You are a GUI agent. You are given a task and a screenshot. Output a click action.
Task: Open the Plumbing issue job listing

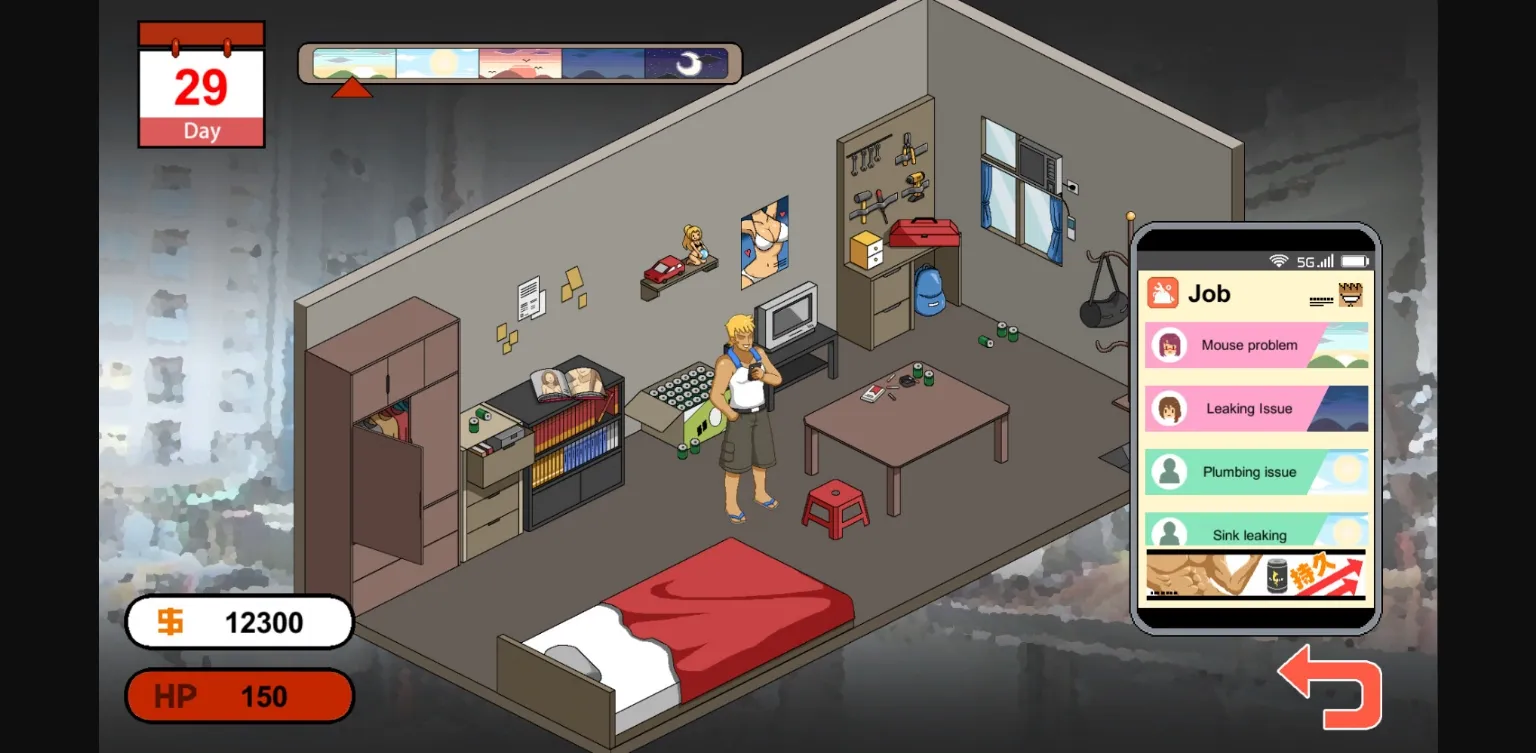point(1250,472)
